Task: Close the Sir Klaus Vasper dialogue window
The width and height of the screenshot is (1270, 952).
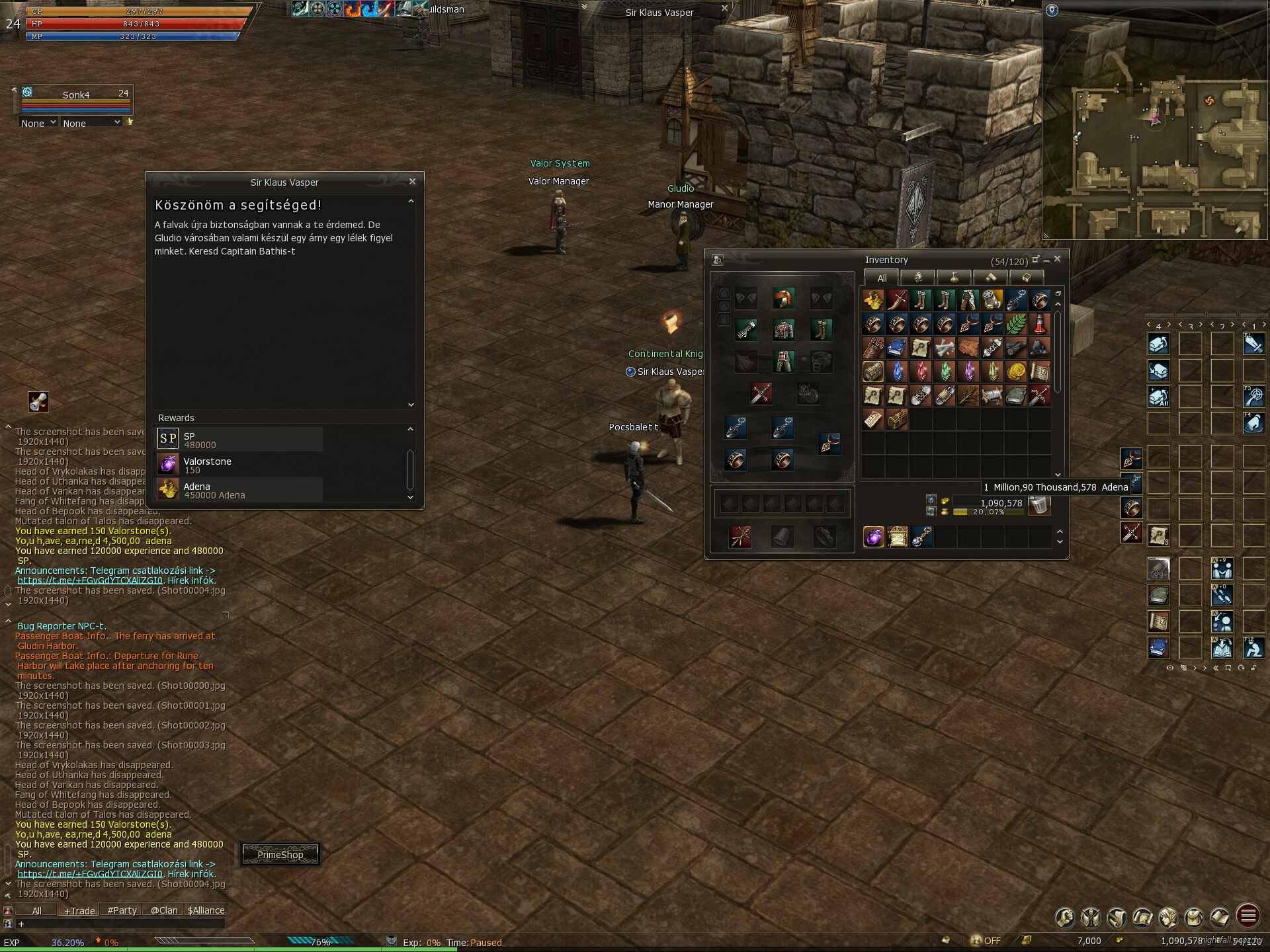Action: [412, 181]
